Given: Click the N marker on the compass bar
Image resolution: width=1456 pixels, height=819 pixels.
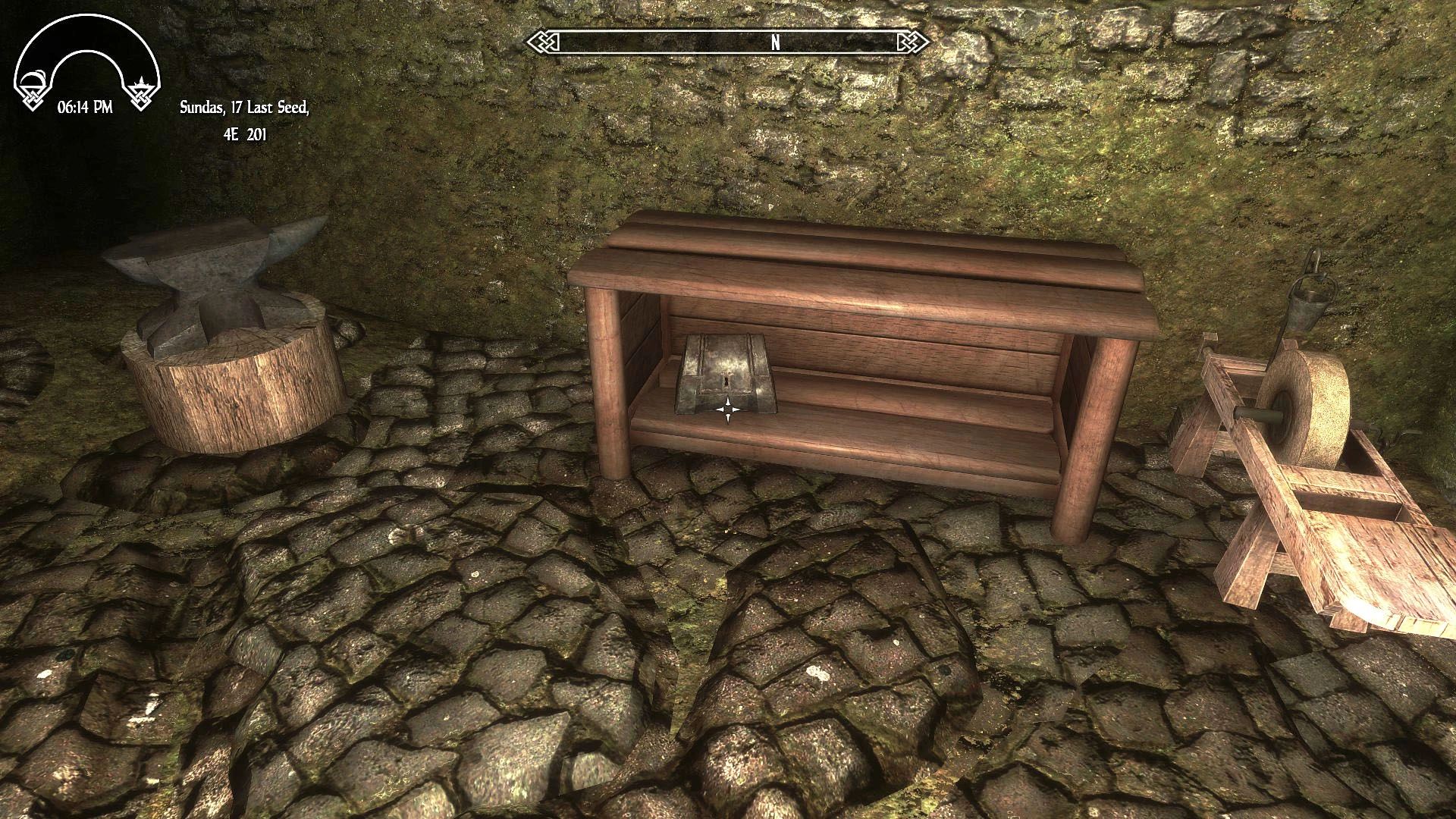Looking at the screenshot, I should [774, 42].
